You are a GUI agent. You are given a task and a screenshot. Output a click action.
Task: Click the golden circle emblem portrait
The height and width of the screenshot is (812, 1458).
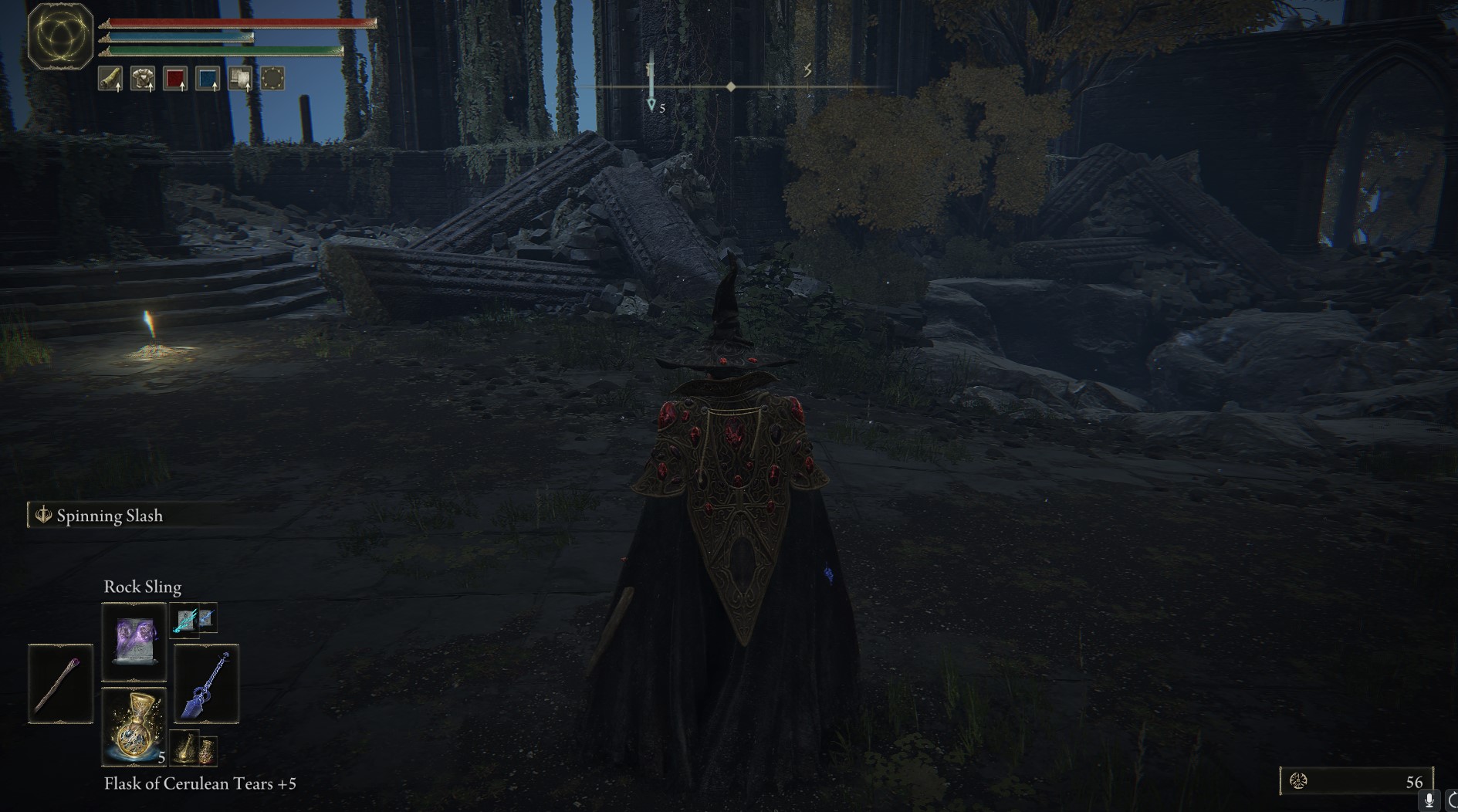60,36
